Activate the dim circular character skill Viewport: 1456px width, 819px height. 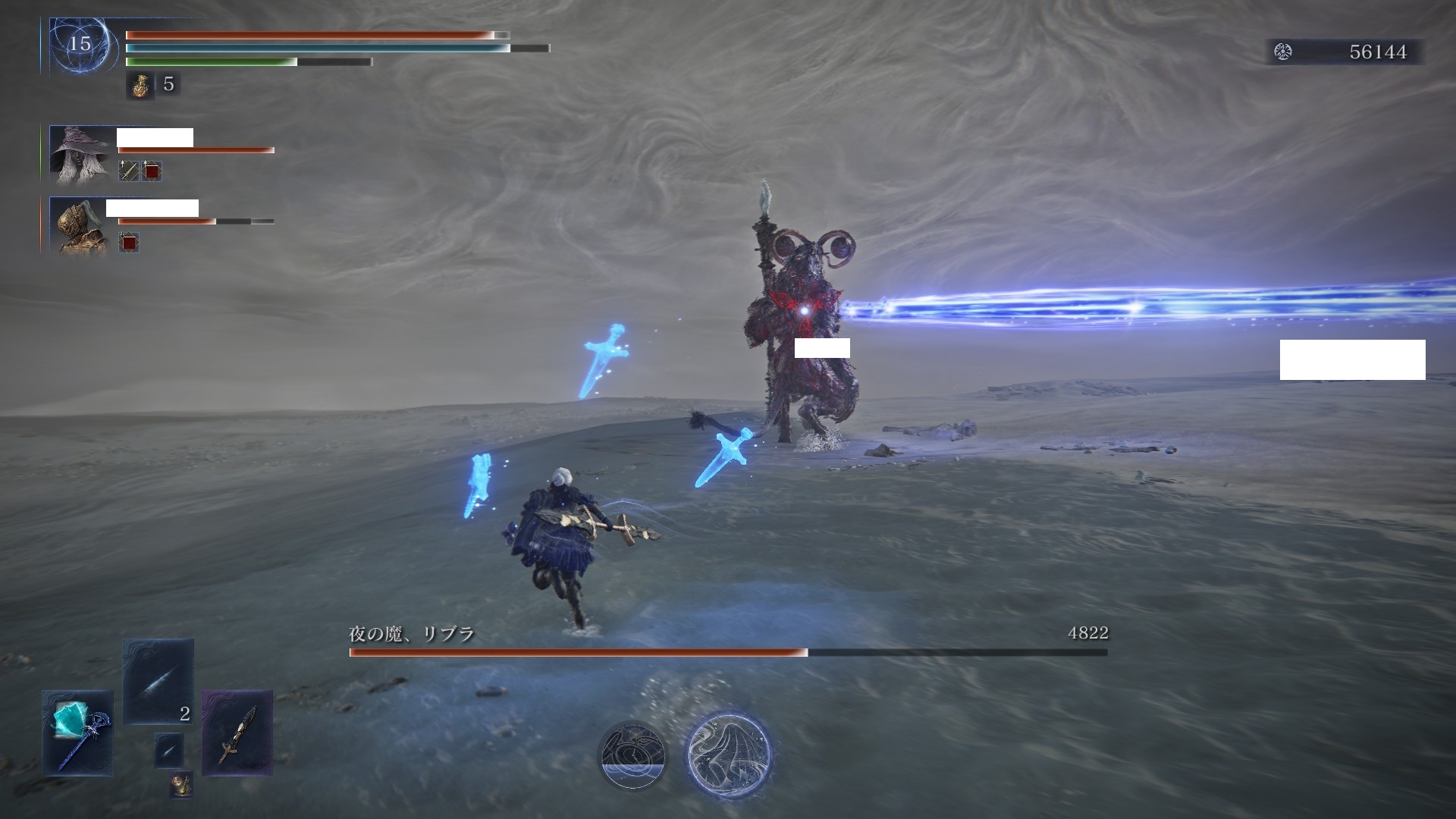[x=632, y=755]
